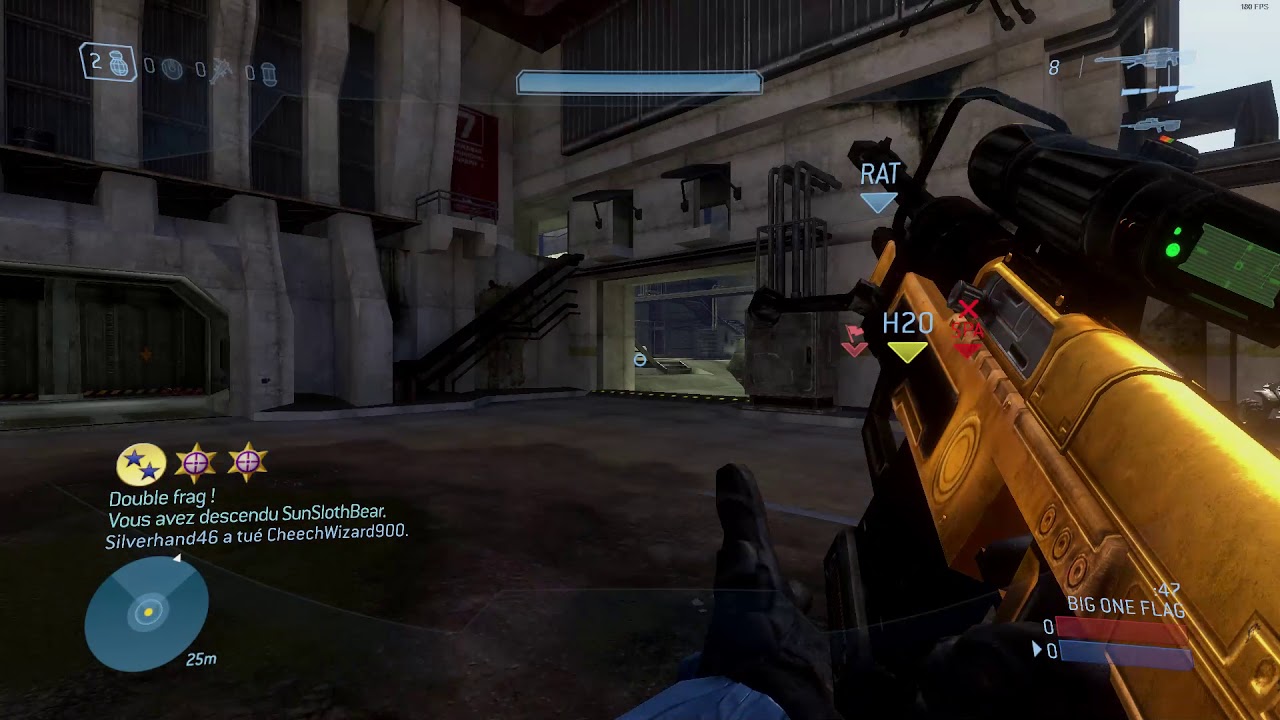Select the red flag objective marker

[x=853, y=339]
